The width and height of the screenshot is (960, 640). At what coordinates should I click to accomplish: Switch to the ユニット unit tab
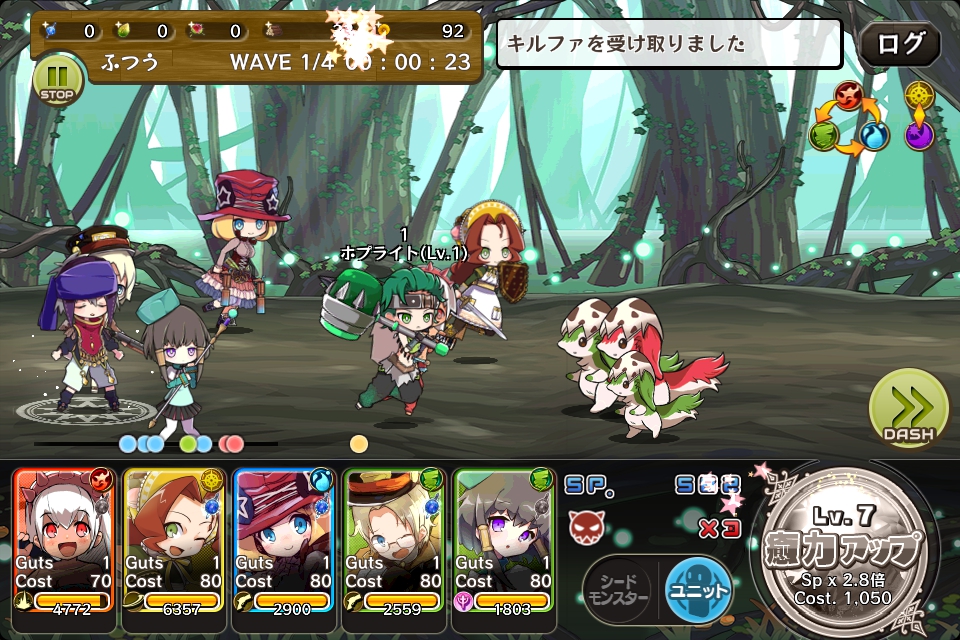[699, 590]
